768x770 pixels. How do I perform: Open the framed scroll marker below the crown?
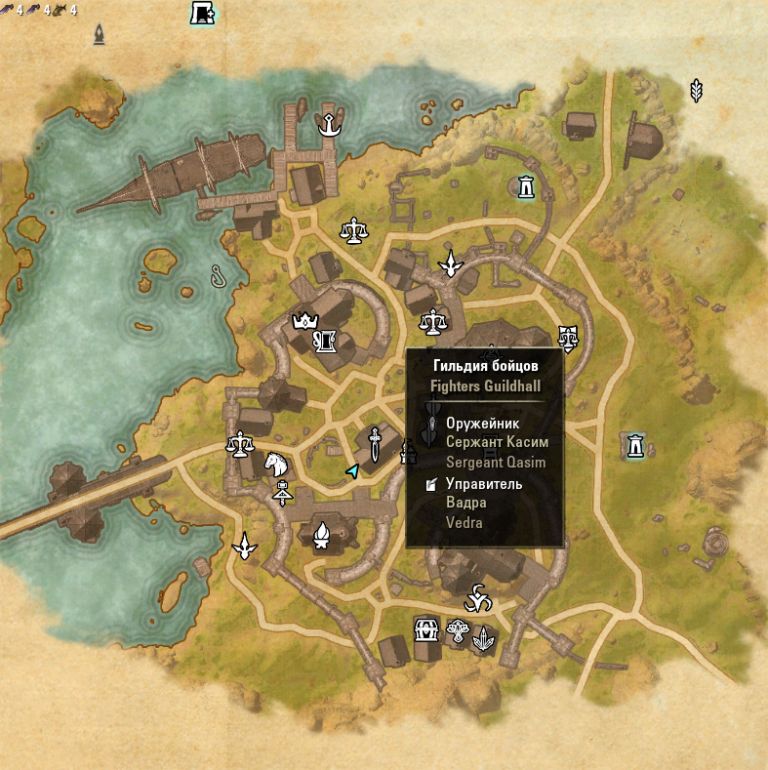click(x=324, y=344)
